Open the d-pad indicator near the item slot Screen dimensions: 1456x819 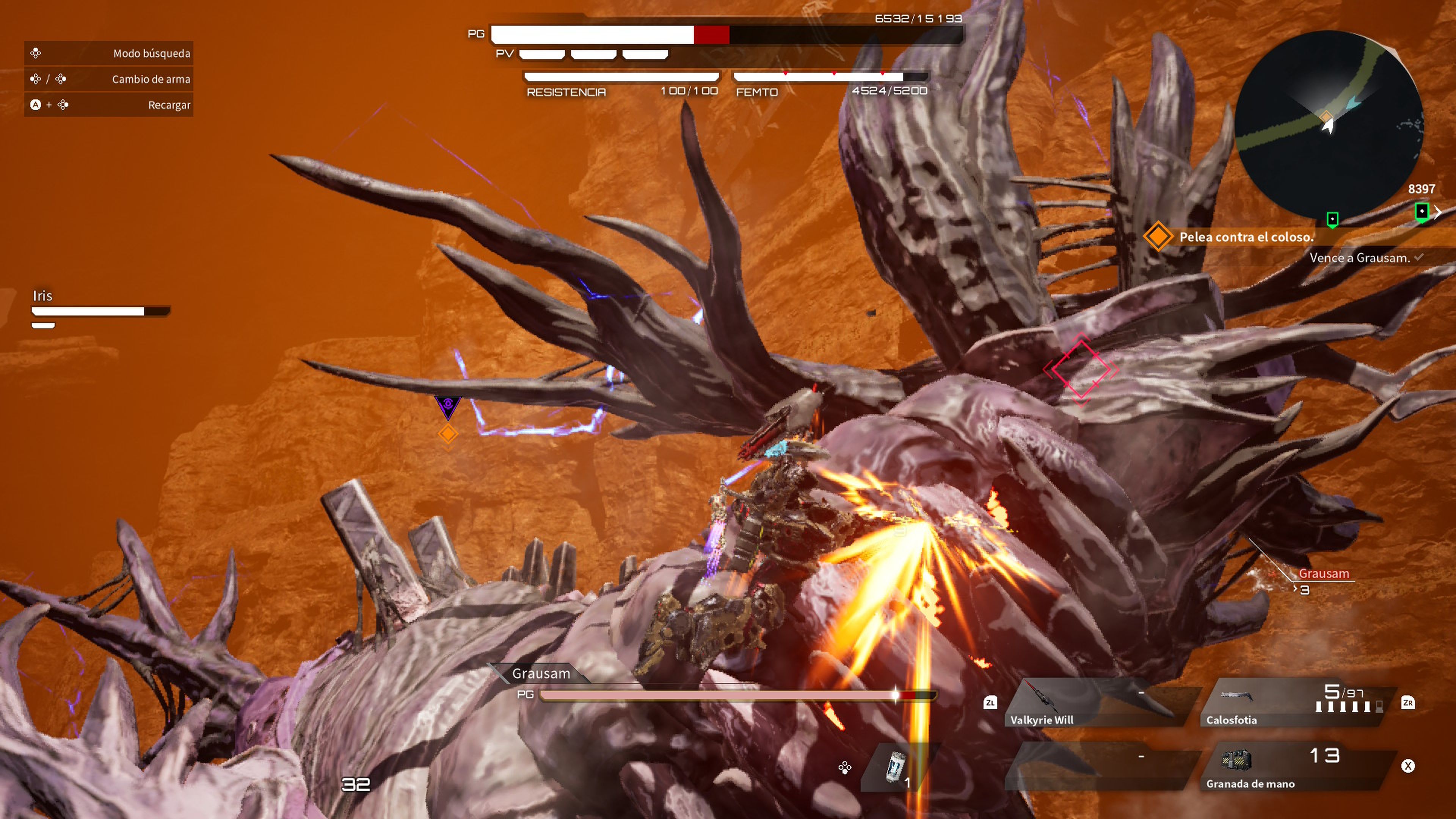(845, 769)
